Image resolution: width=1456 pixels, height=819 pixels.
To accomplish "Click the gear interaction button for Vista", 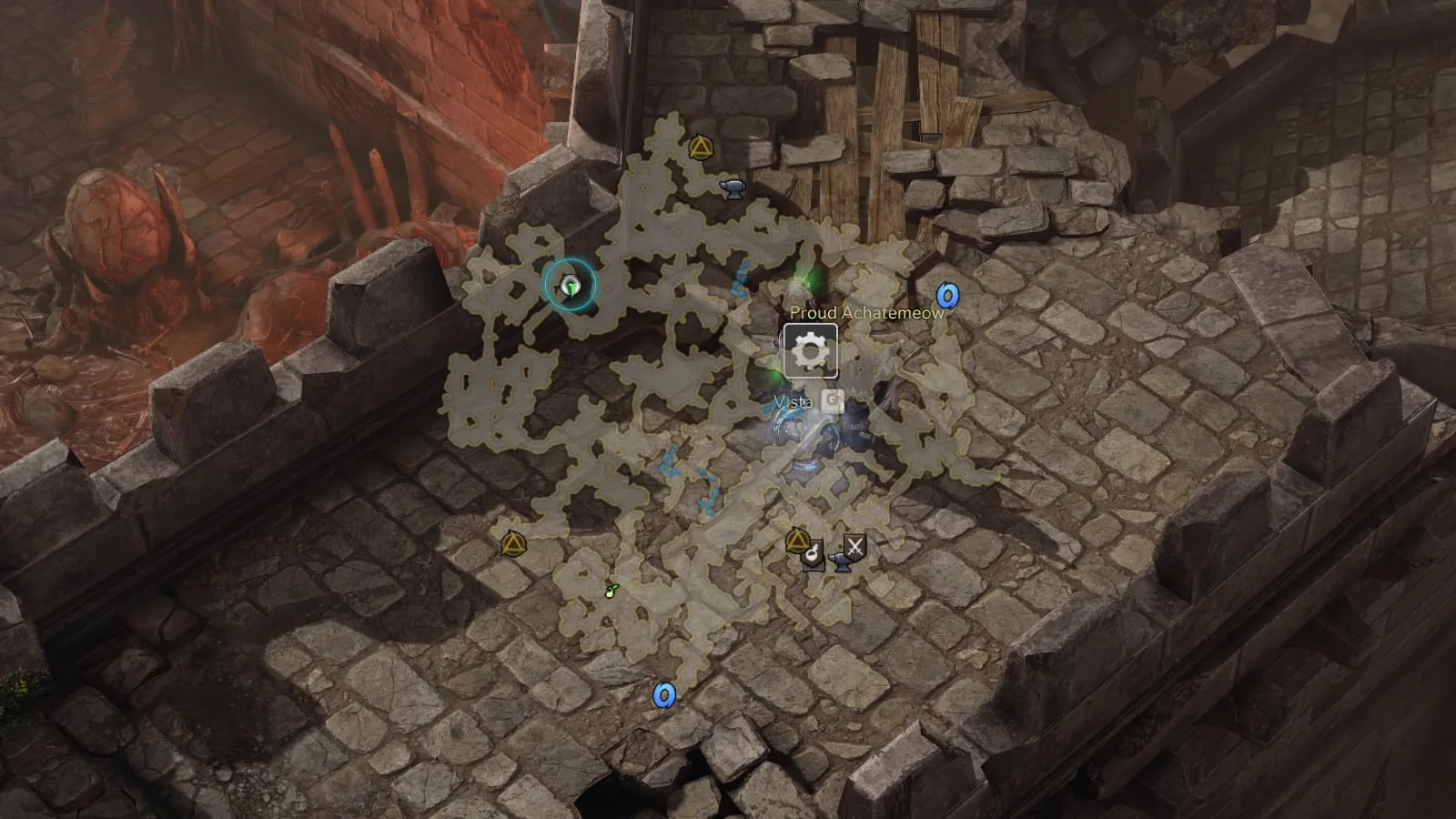I will tap(810, 351).
